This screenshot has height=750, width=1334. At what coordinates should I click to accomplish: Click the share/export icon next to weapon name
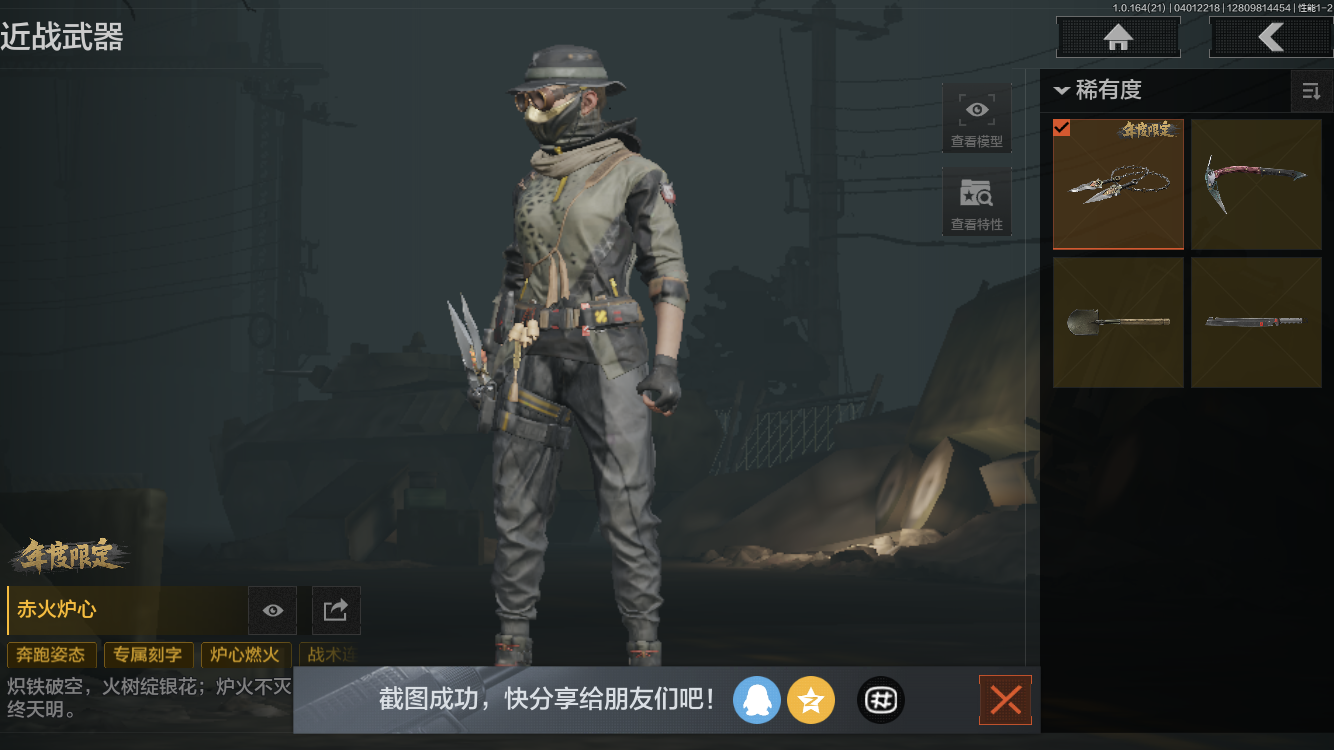(335, 610)
